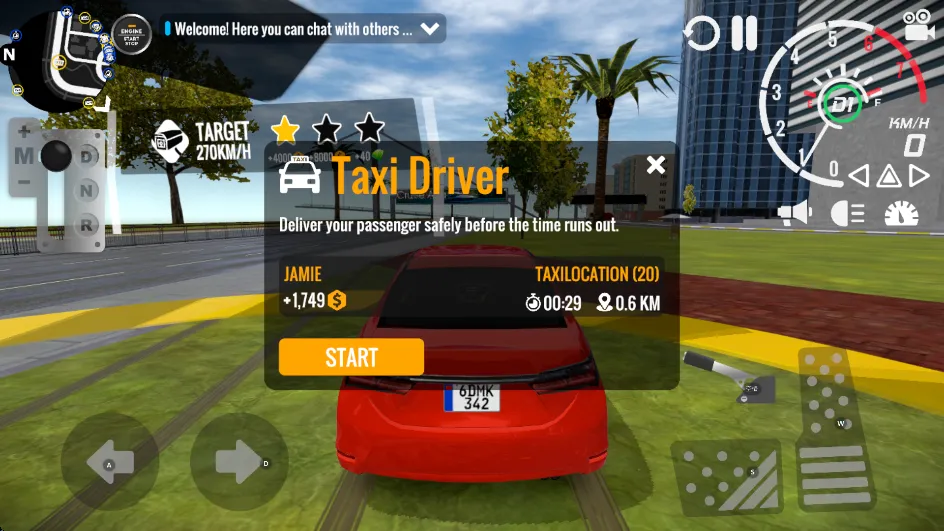The width and height of the screenshot is (944, 531).
Task: Toggle the headlights
Action: point(848,213)
